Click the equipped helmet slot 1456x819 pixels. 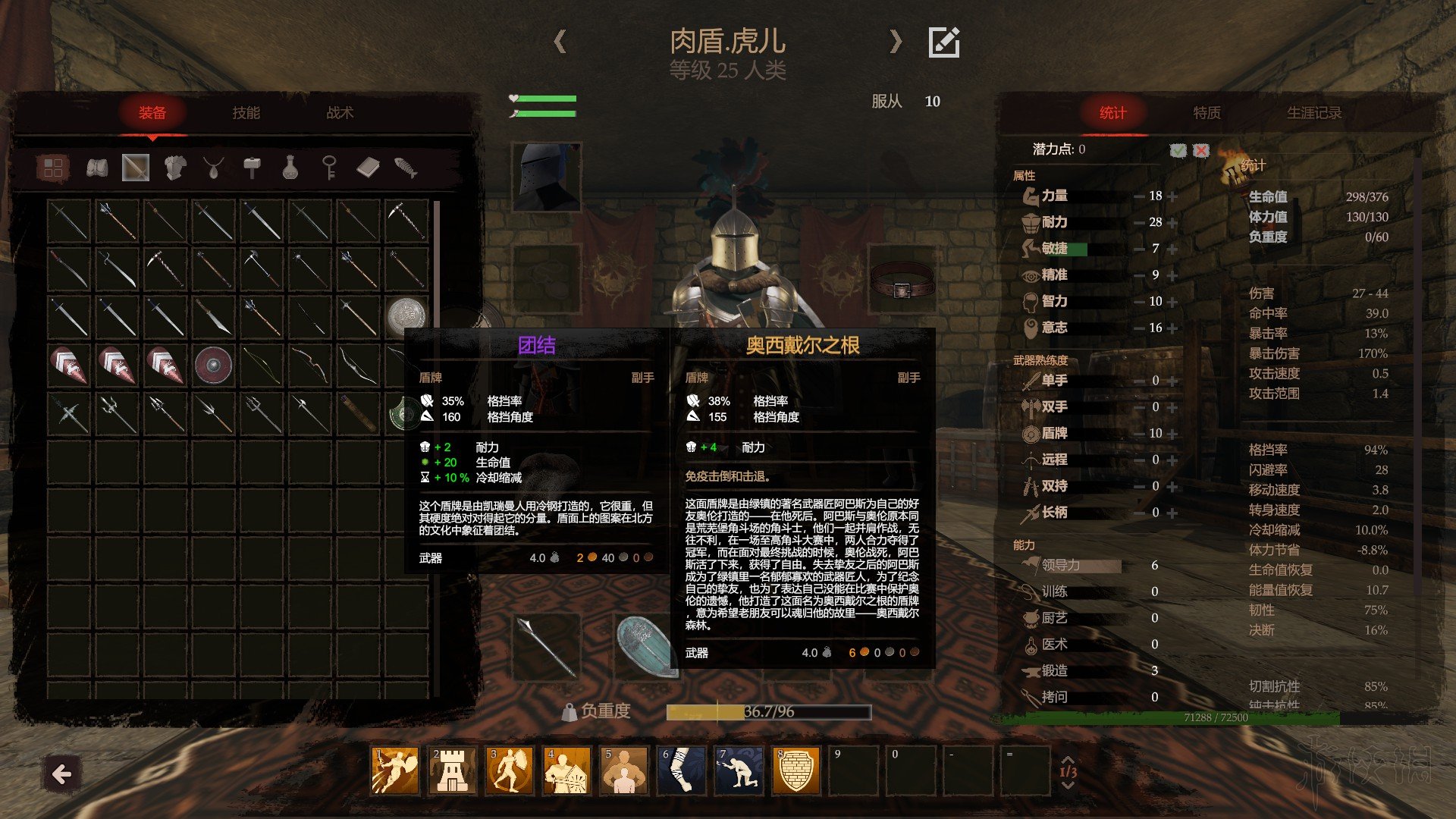click(546, 177)
